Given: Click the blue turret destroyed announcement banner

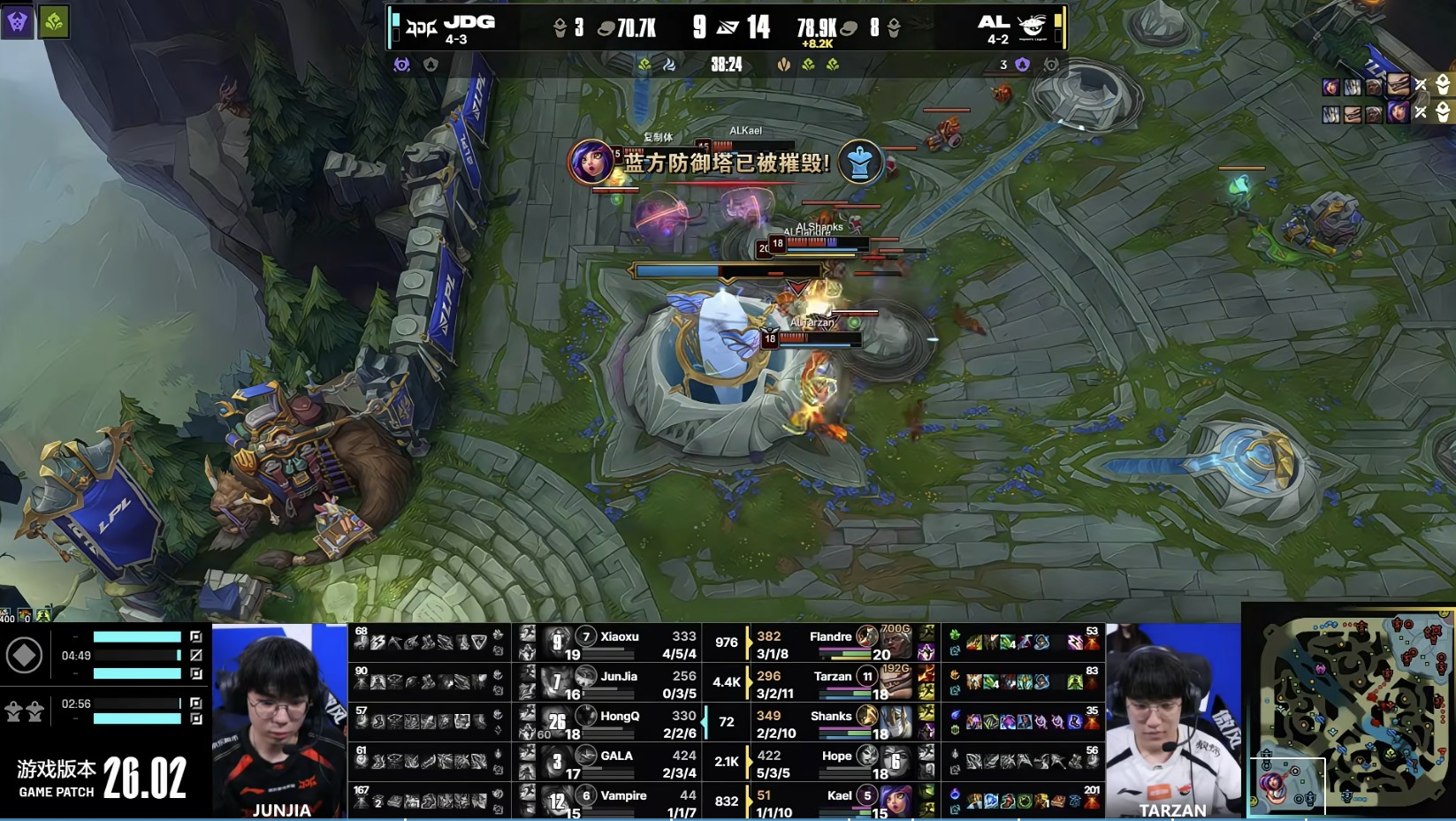Looking at the screenshot, I should [x=727, y=163].
